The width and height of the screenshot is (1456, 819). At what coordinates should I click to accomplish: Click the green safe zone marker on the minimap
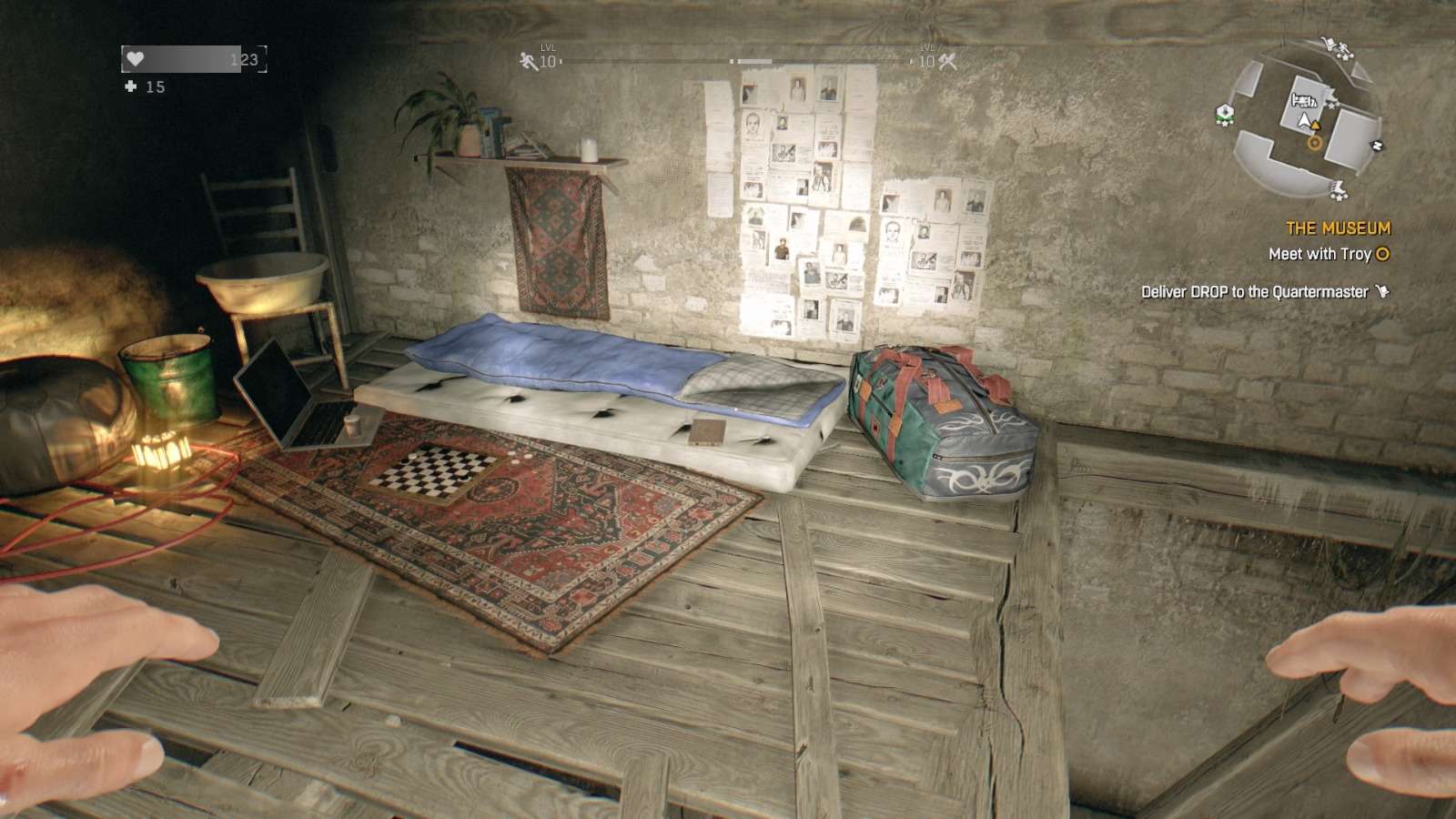click(x=1225, y=114)
